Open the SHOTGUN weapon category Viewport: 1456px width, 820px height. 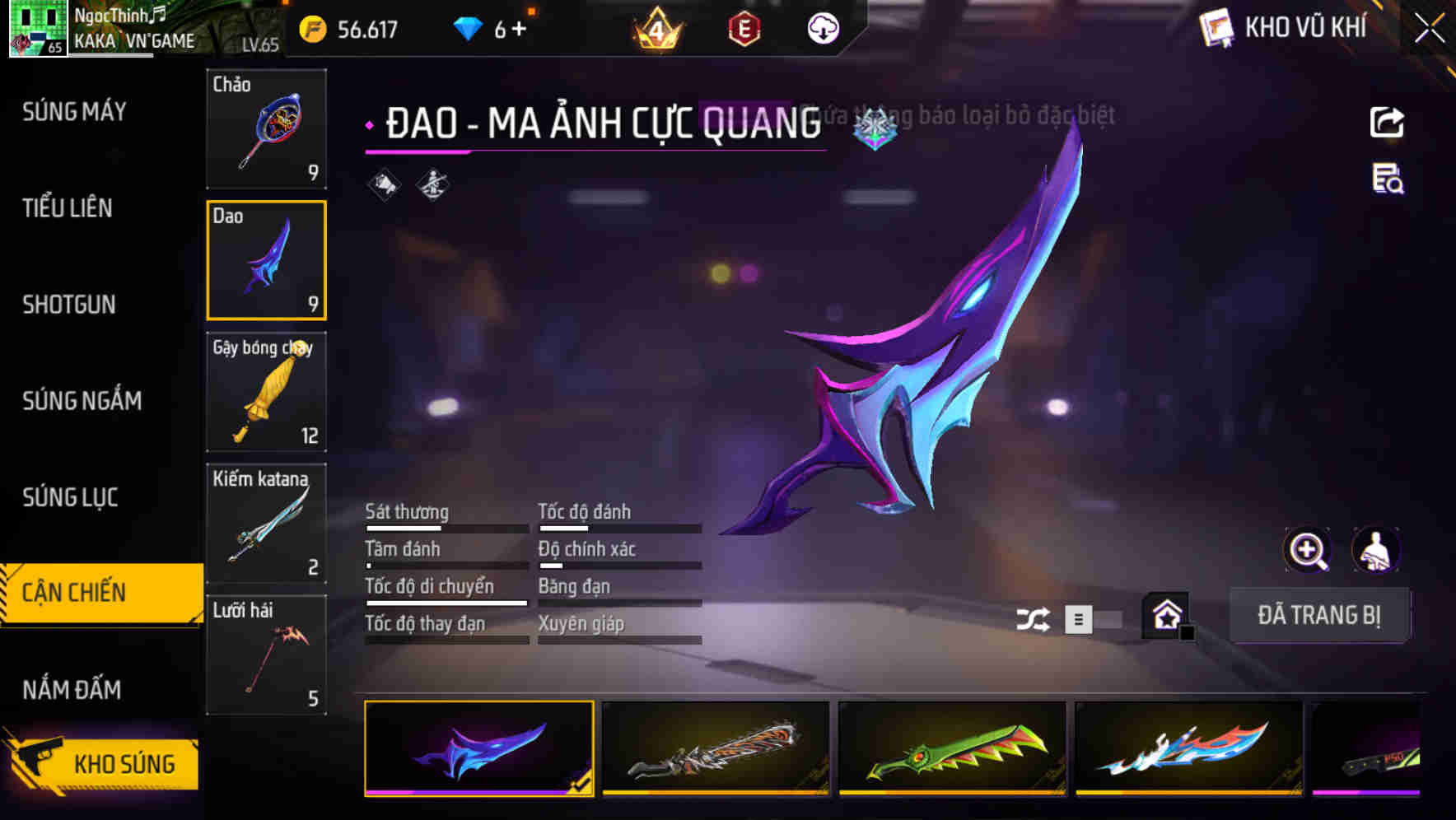point(69,305)
